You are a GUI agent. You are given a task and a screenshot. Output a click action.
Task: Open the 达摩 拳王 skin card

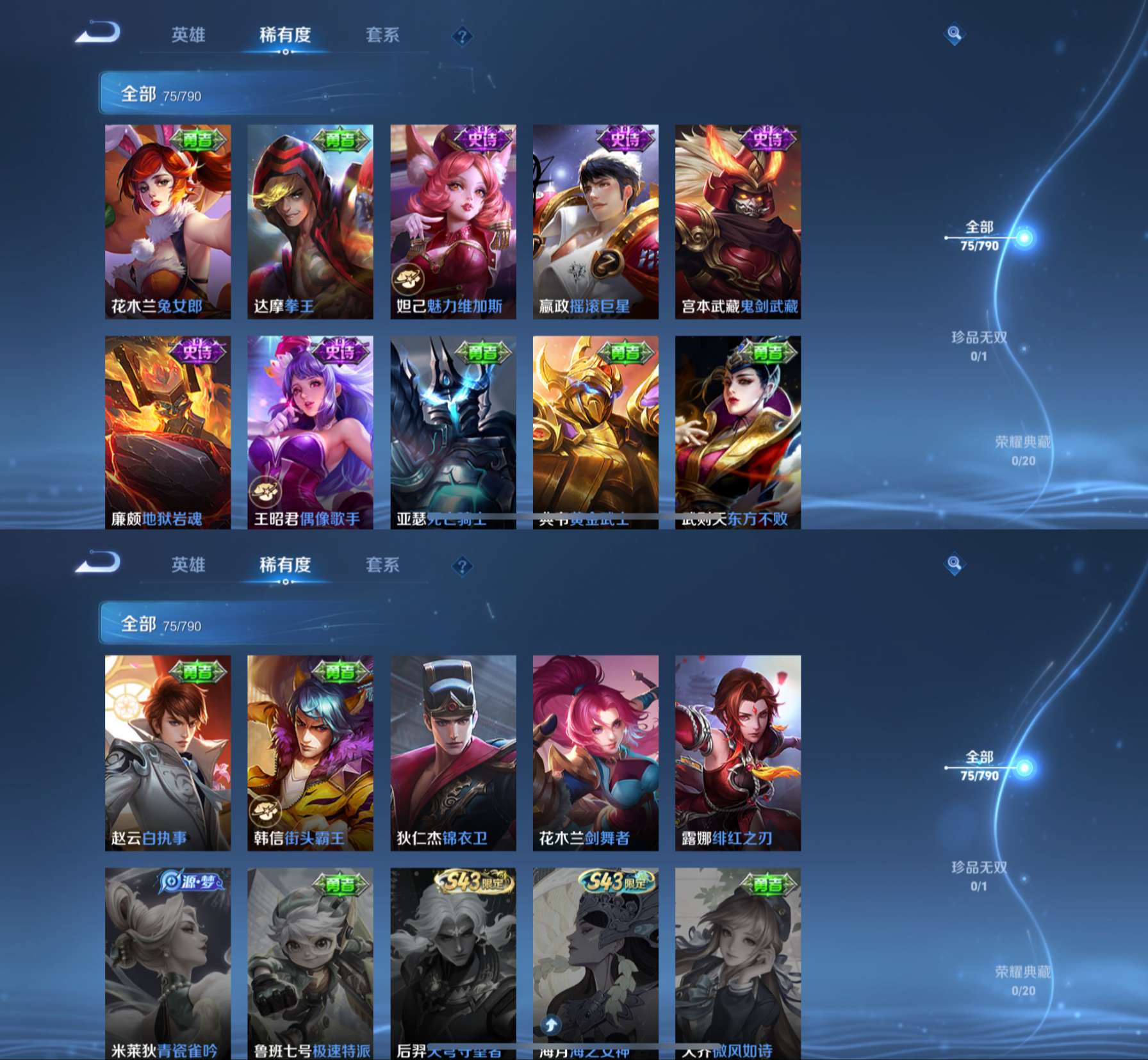coord(310,221)
